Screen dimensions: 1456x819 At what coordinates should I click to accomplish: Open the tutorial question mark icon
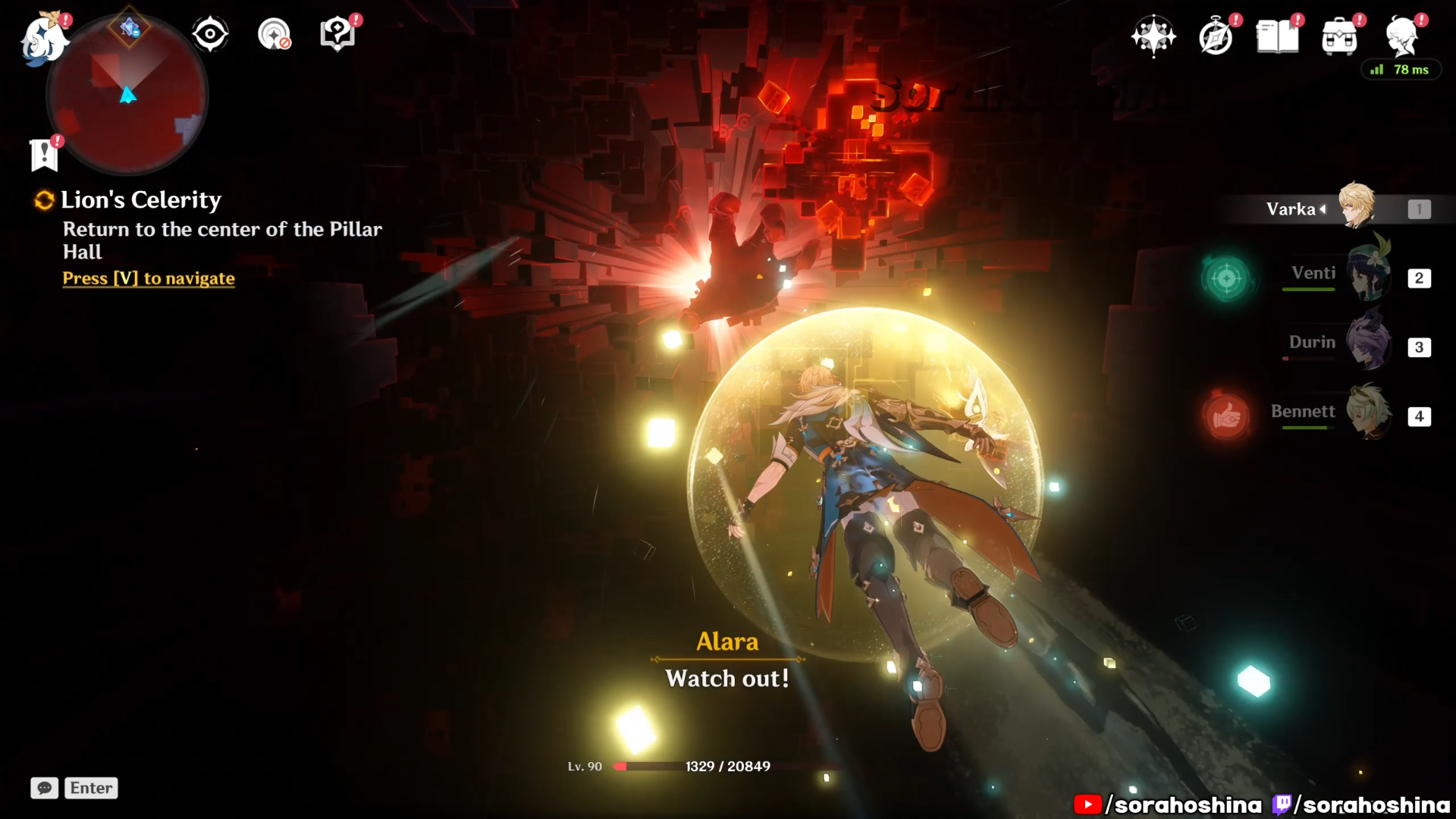(337, 35)
